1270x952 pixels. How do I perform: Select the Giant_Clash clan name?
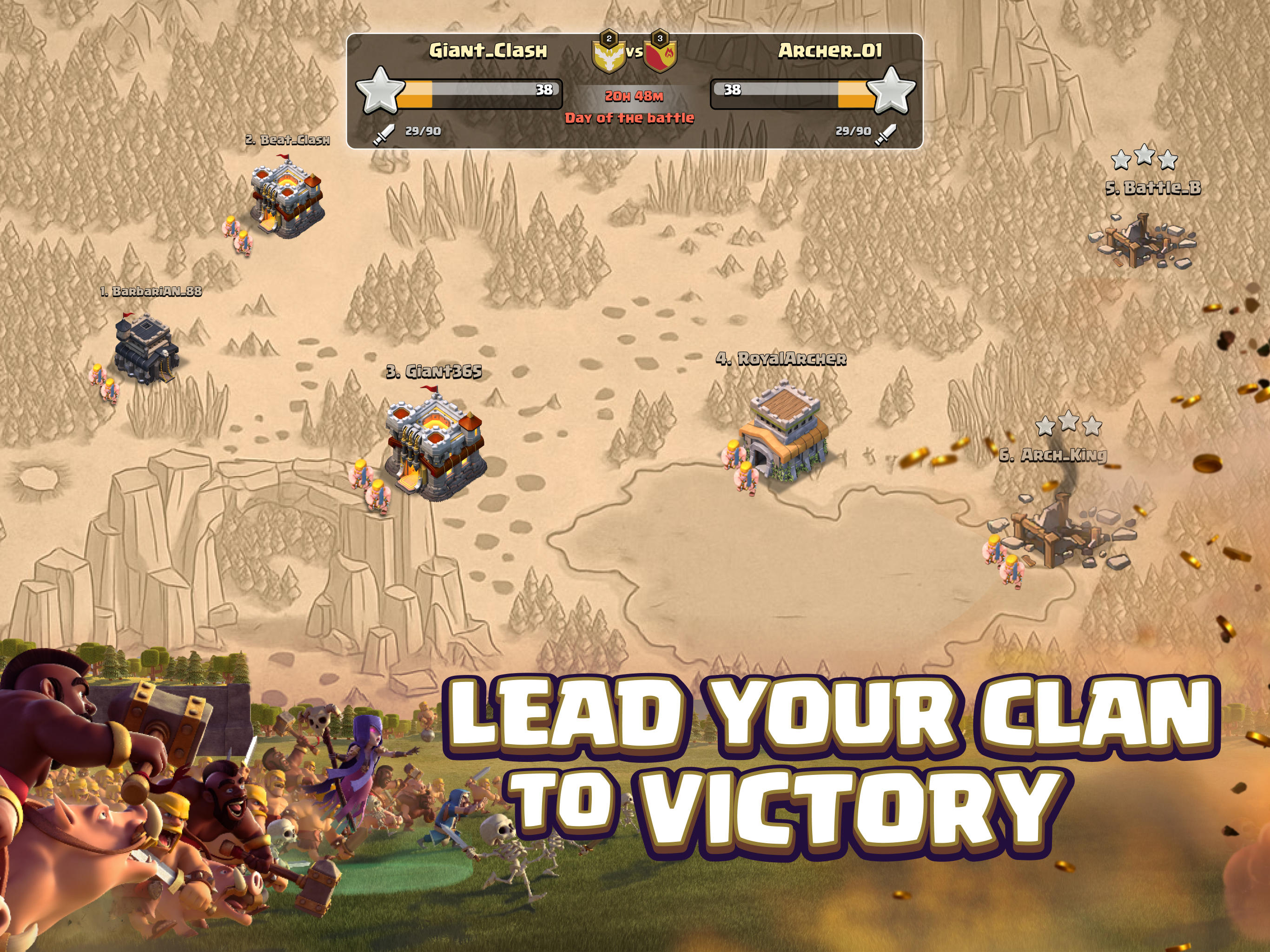tap(489, 52)
